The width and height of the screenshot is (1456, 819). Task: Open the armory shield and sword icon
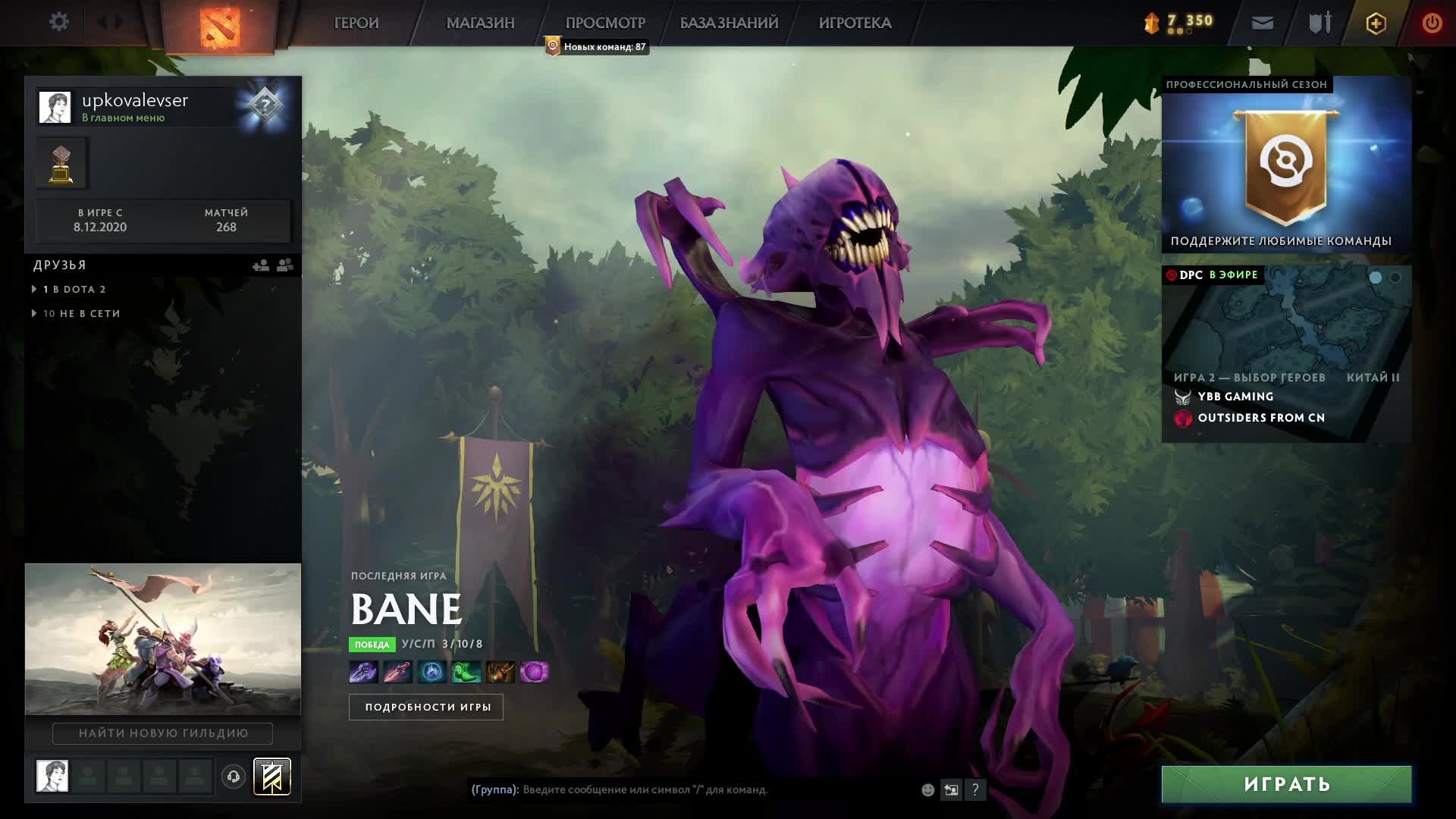pos(1319,23)
